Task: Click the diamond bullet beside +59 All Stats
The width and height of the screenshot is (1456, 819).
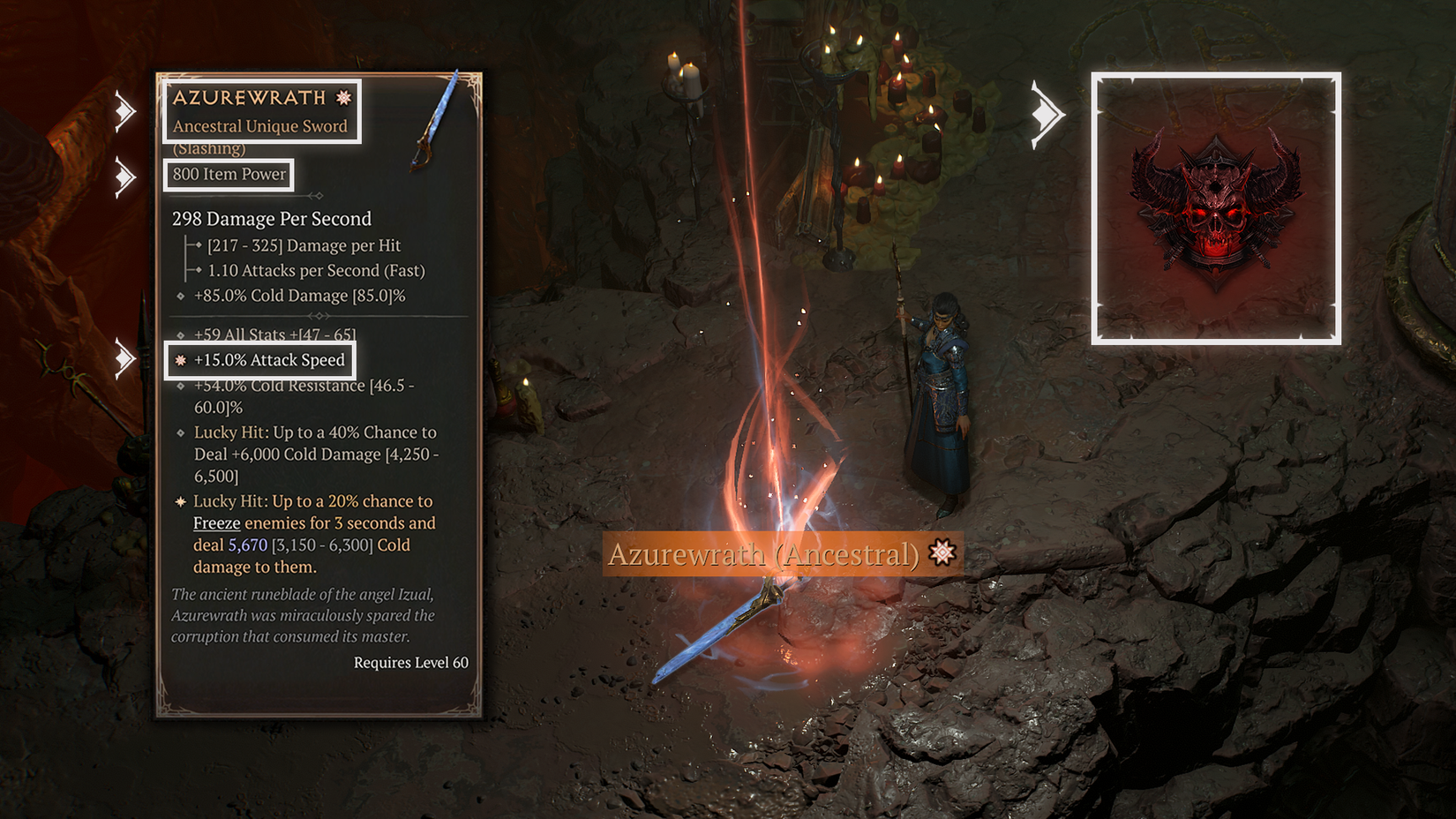Action: click(x=180, y=334)
